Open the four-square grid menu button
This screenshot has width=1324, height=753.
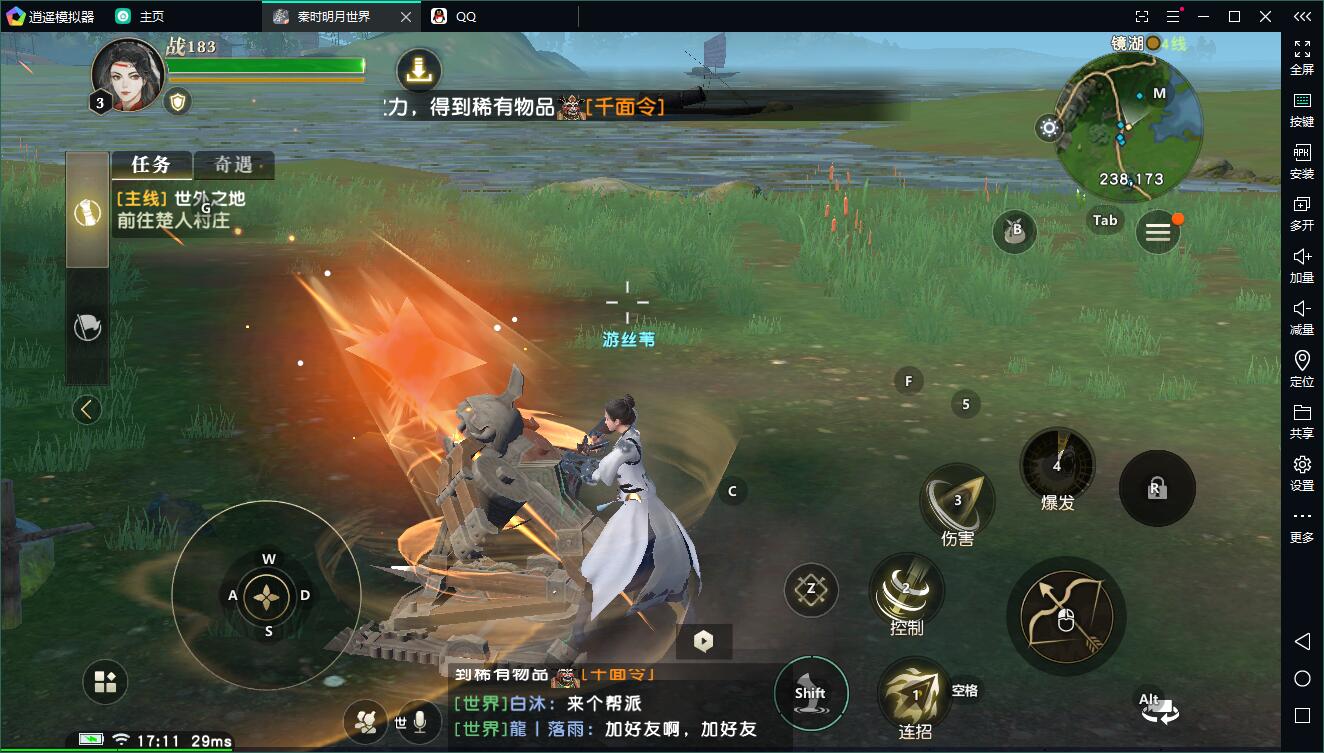[x=105, y=683]
